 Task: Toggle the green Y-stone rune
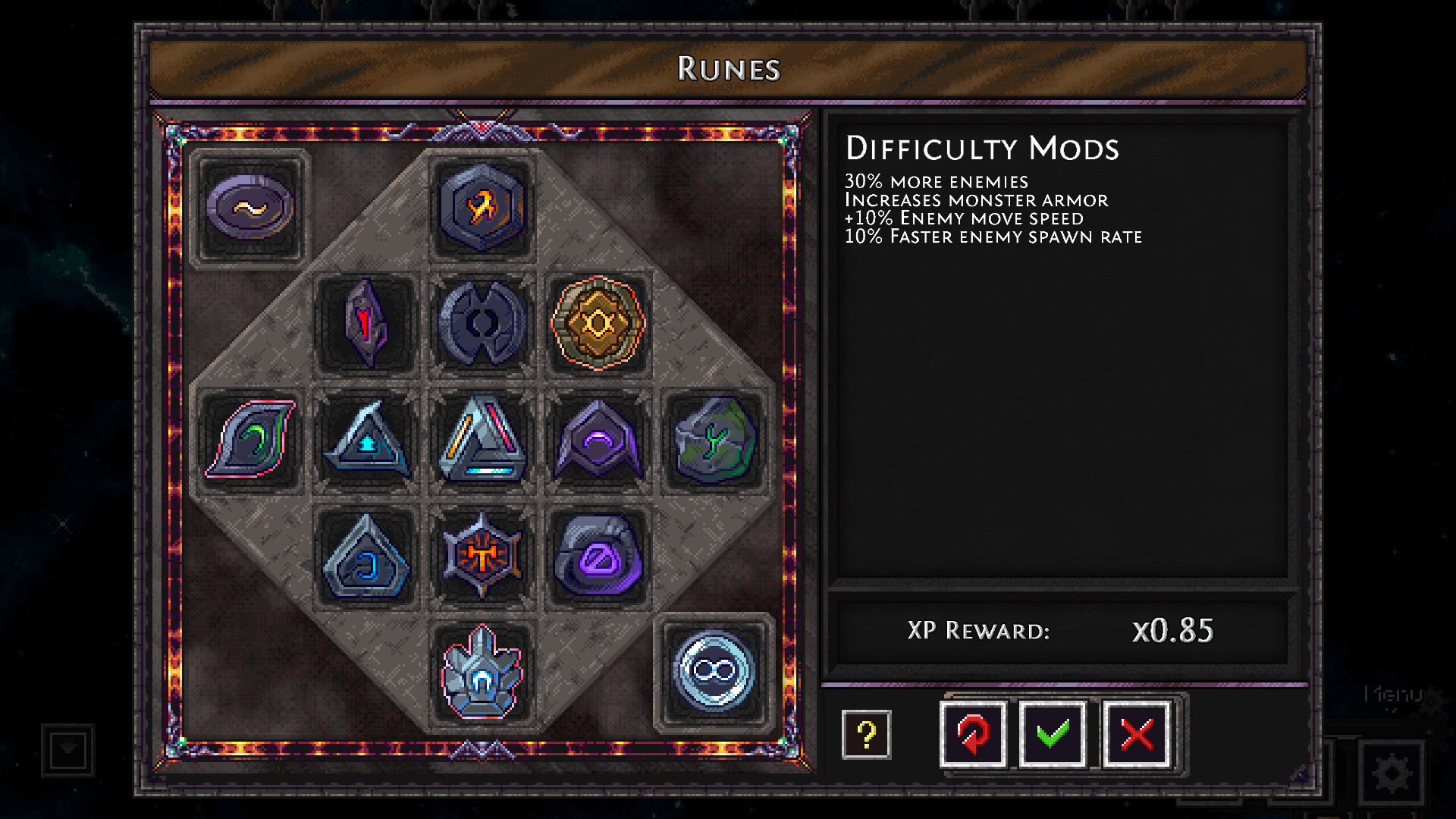click(714, 441)
